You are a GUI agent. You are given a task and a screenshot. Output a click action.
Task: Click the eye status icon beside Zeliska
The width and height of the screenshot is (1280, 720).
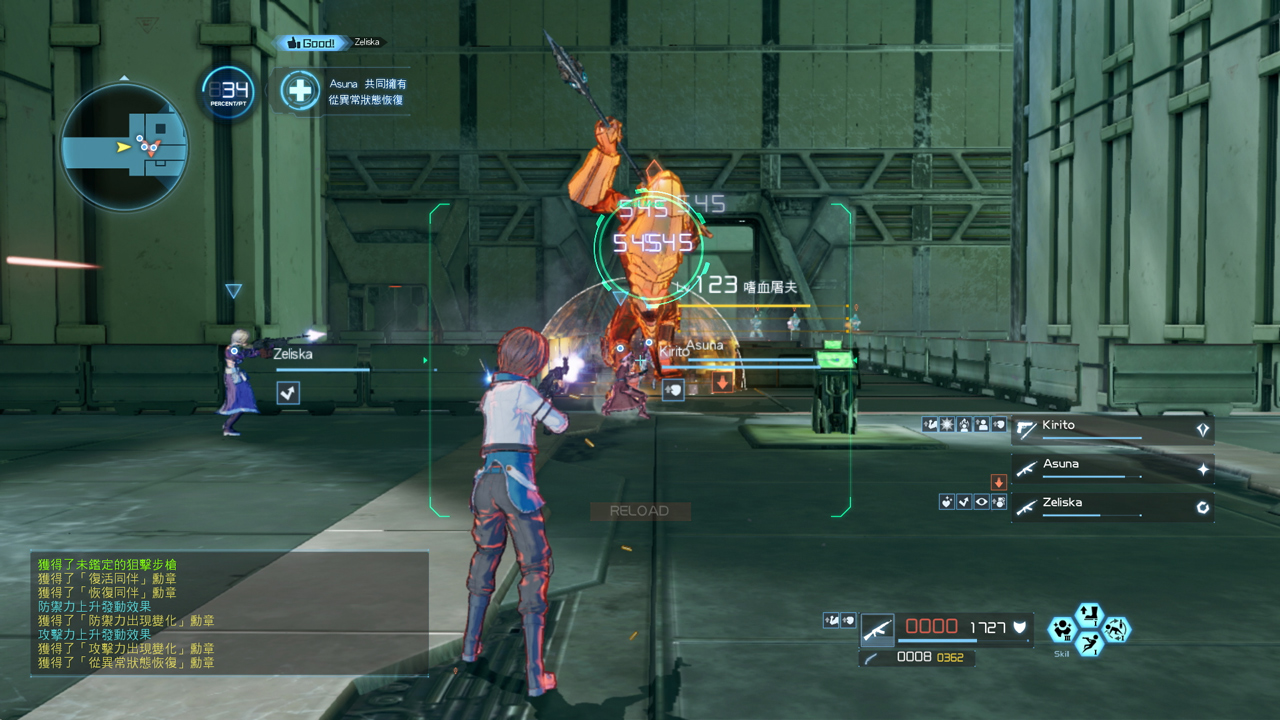pyautogui.click(x=981, y=502)
